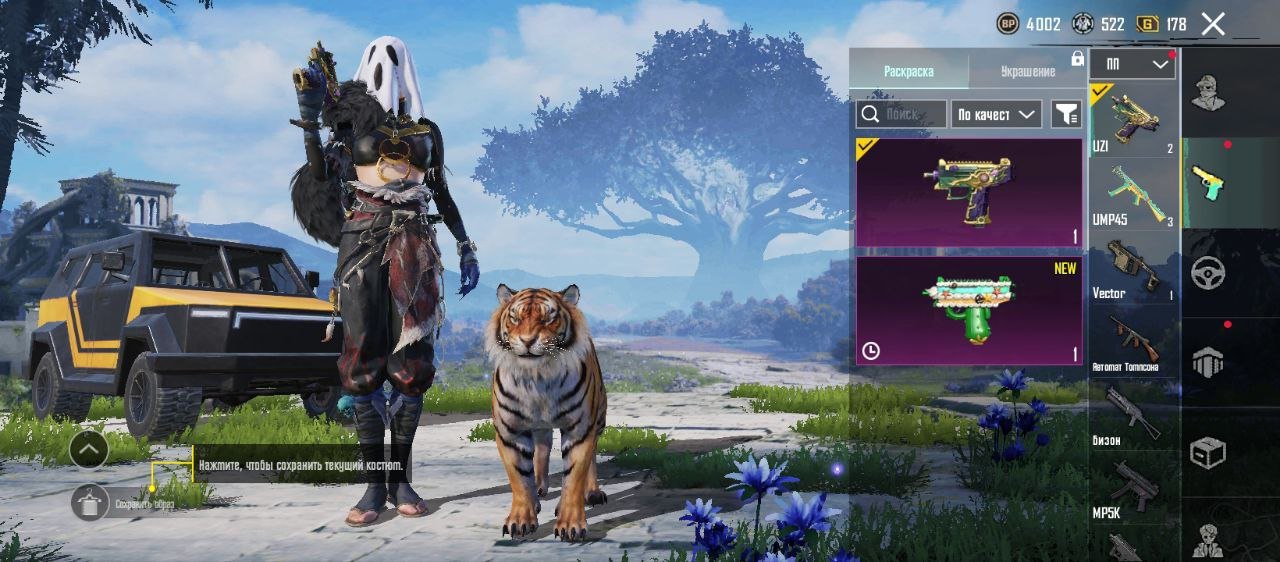Click the Поиск search field

click(x=901, y=114)
